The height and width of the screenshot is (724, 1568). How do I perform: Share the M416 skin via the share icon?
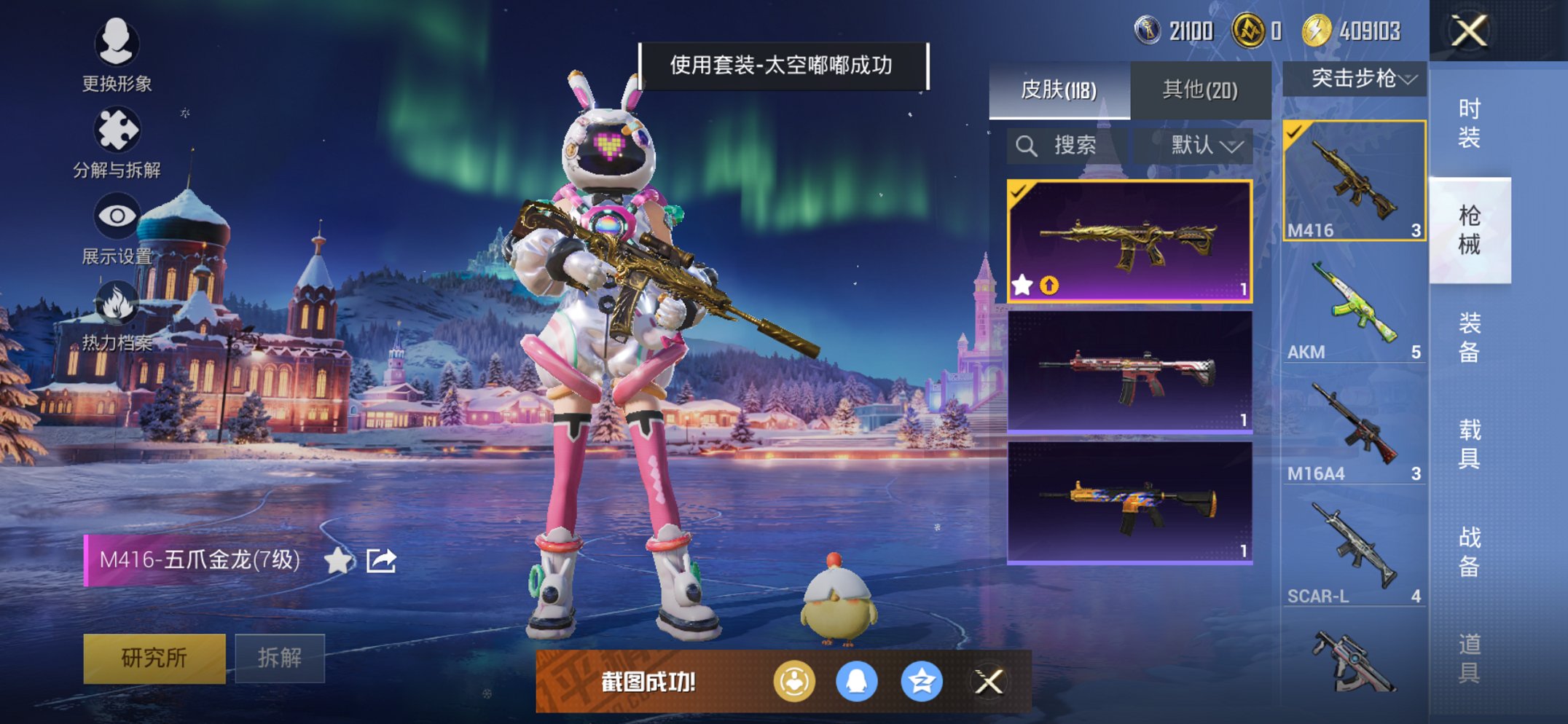382,560
